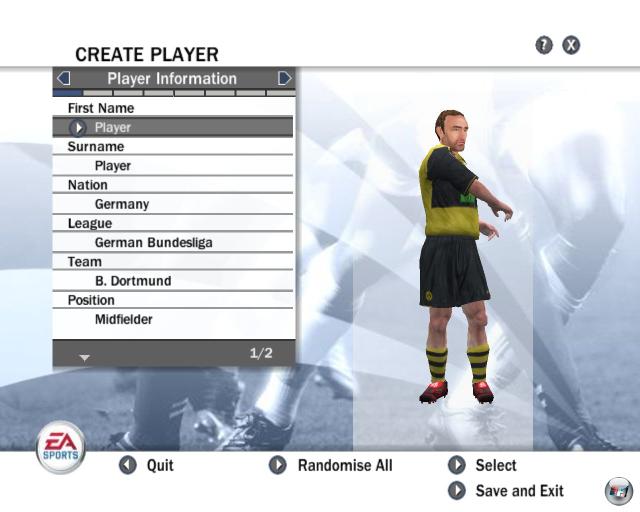
Task: Go to next Player Information section
Action: coord(285,78)
